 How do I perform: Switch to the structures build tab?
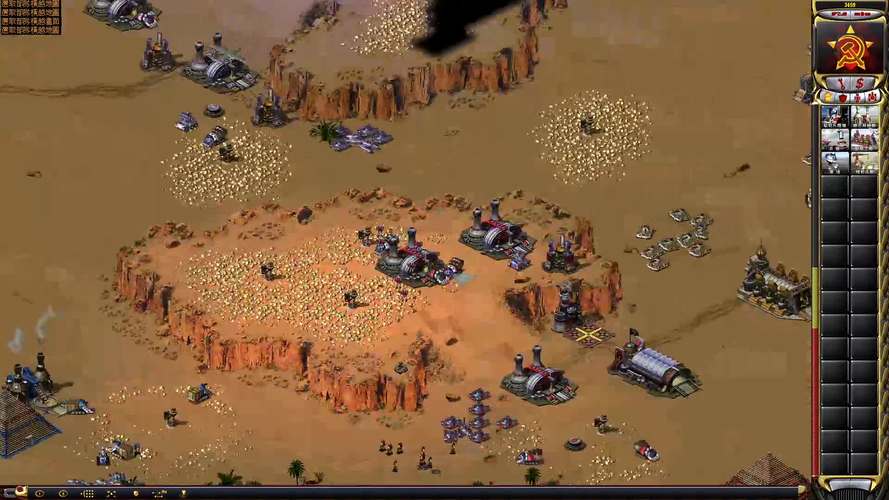click(x=828, y=97)
